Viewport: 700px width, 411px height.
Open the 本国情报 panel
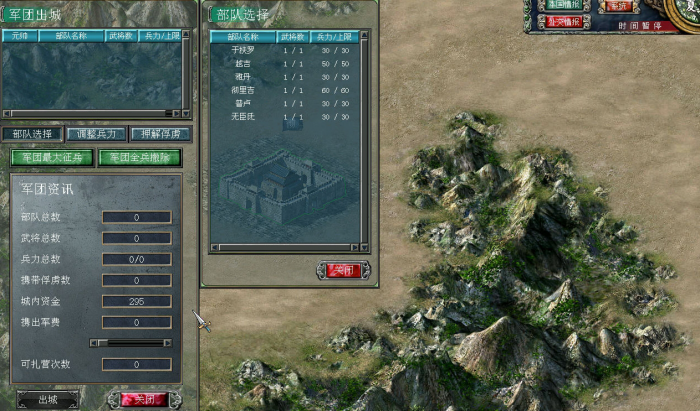pos(566,5)
